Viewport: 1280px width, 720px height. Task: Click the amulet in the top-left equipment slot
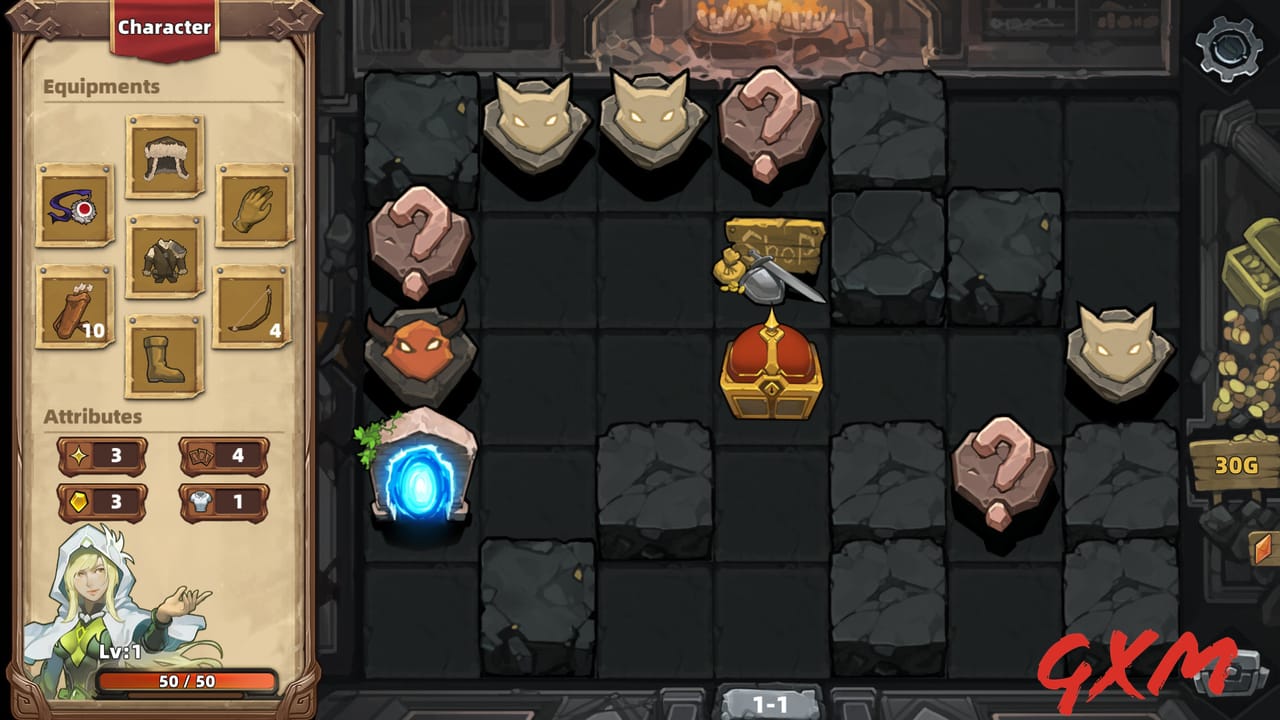[x=75, y=203]
